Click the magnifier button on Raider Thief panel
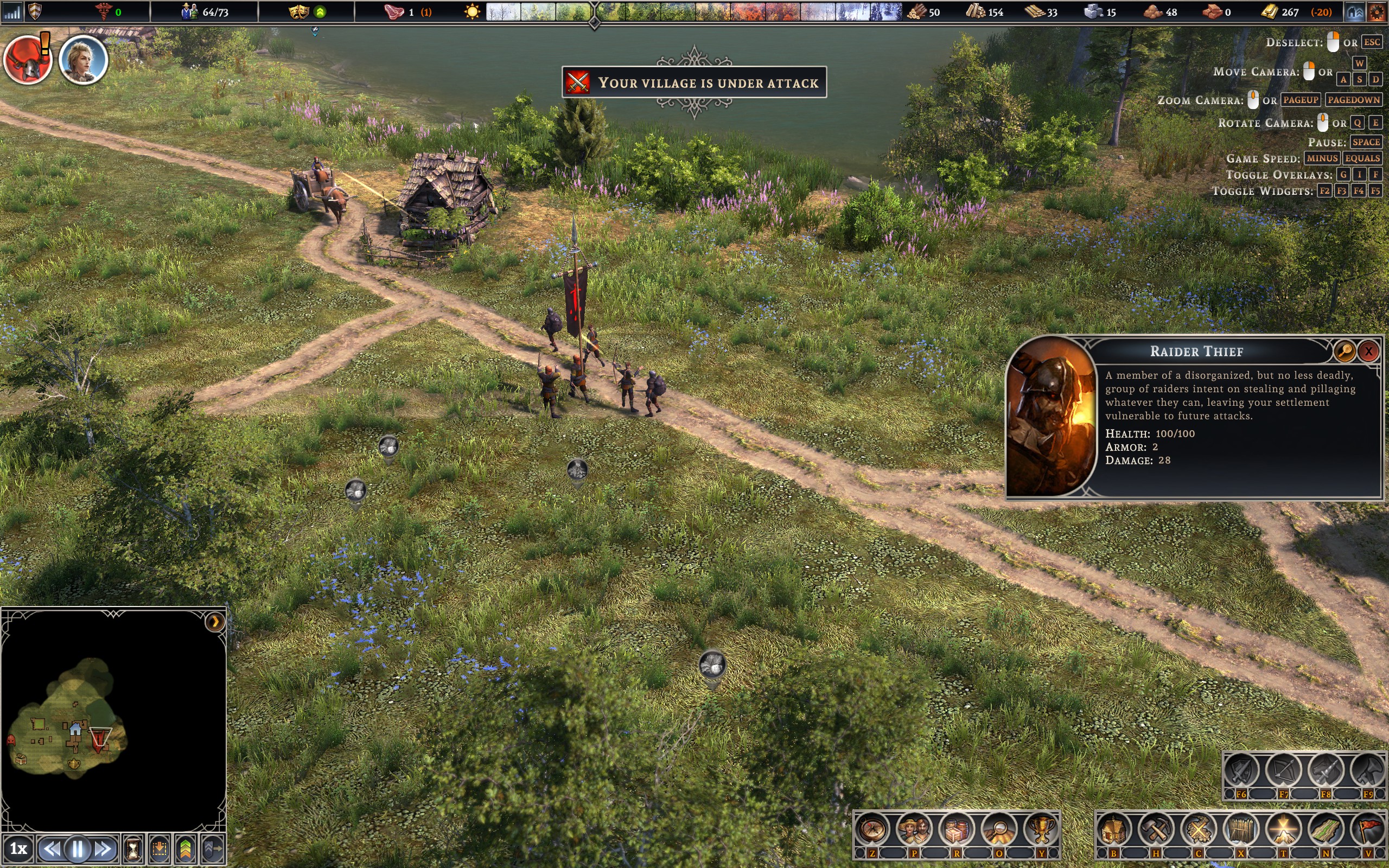 coord(1344,352)
